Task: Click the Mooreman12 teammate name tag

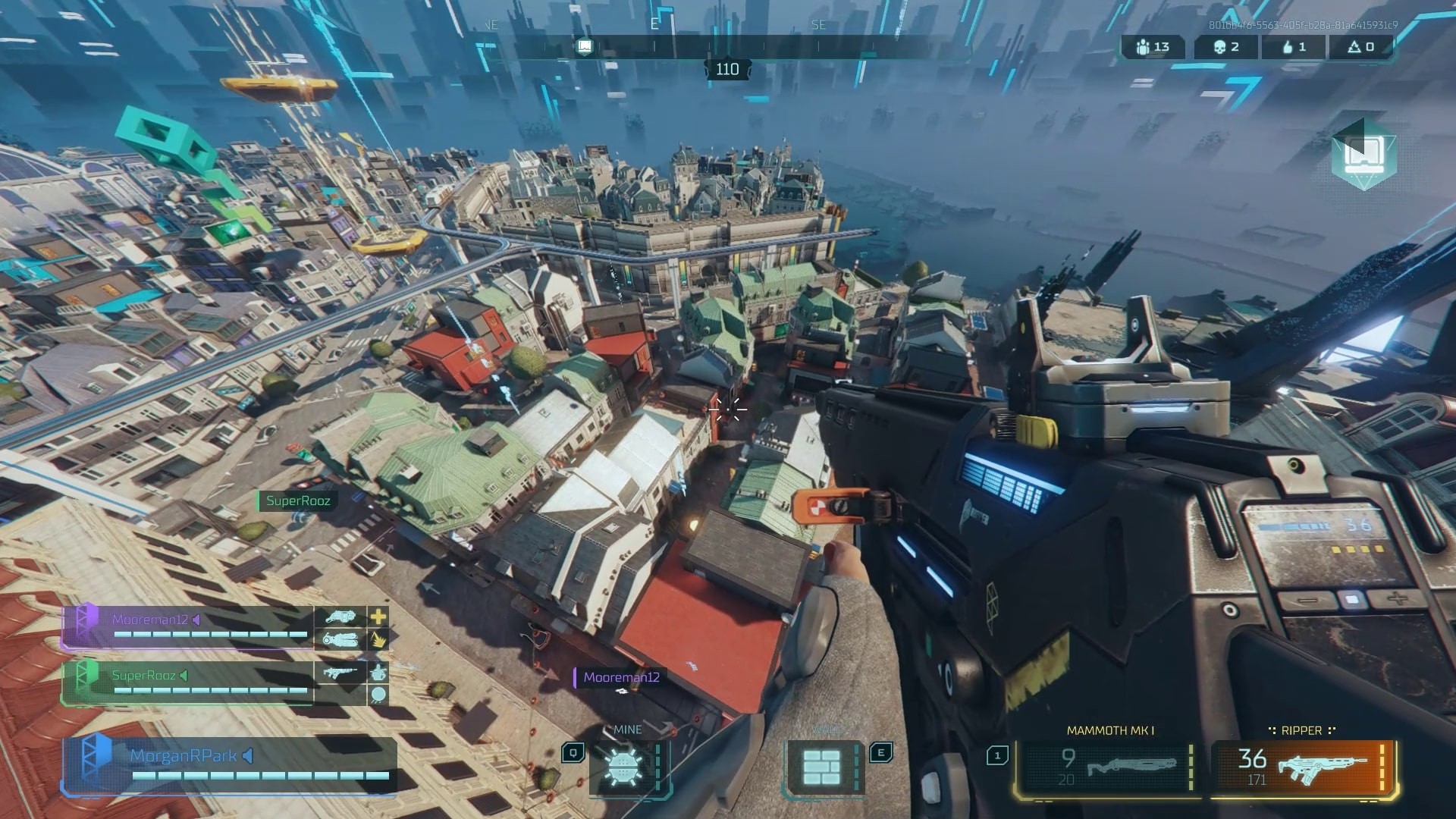Action: coord(620,677)
